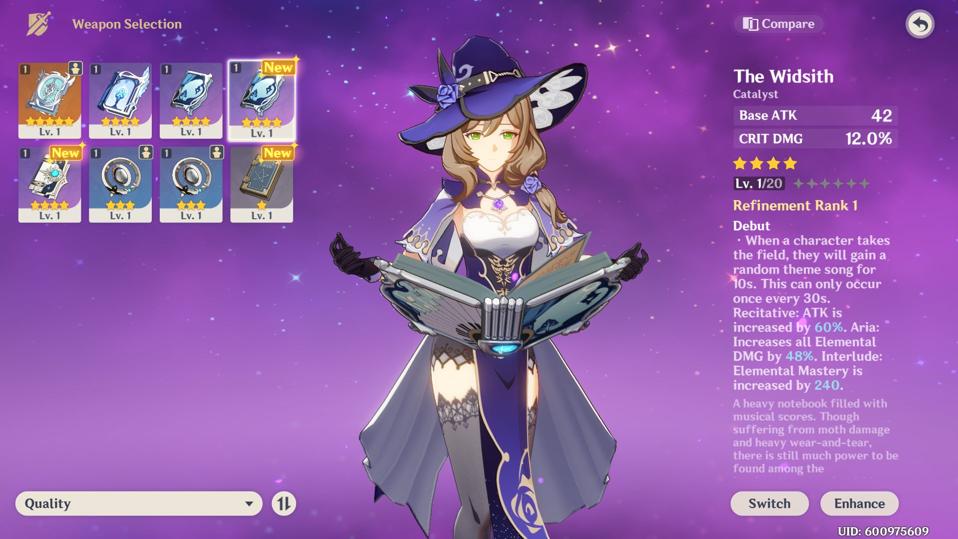The image size is (958, 539).
Task: Go back using the return arrow button
Action: (919, 24)
